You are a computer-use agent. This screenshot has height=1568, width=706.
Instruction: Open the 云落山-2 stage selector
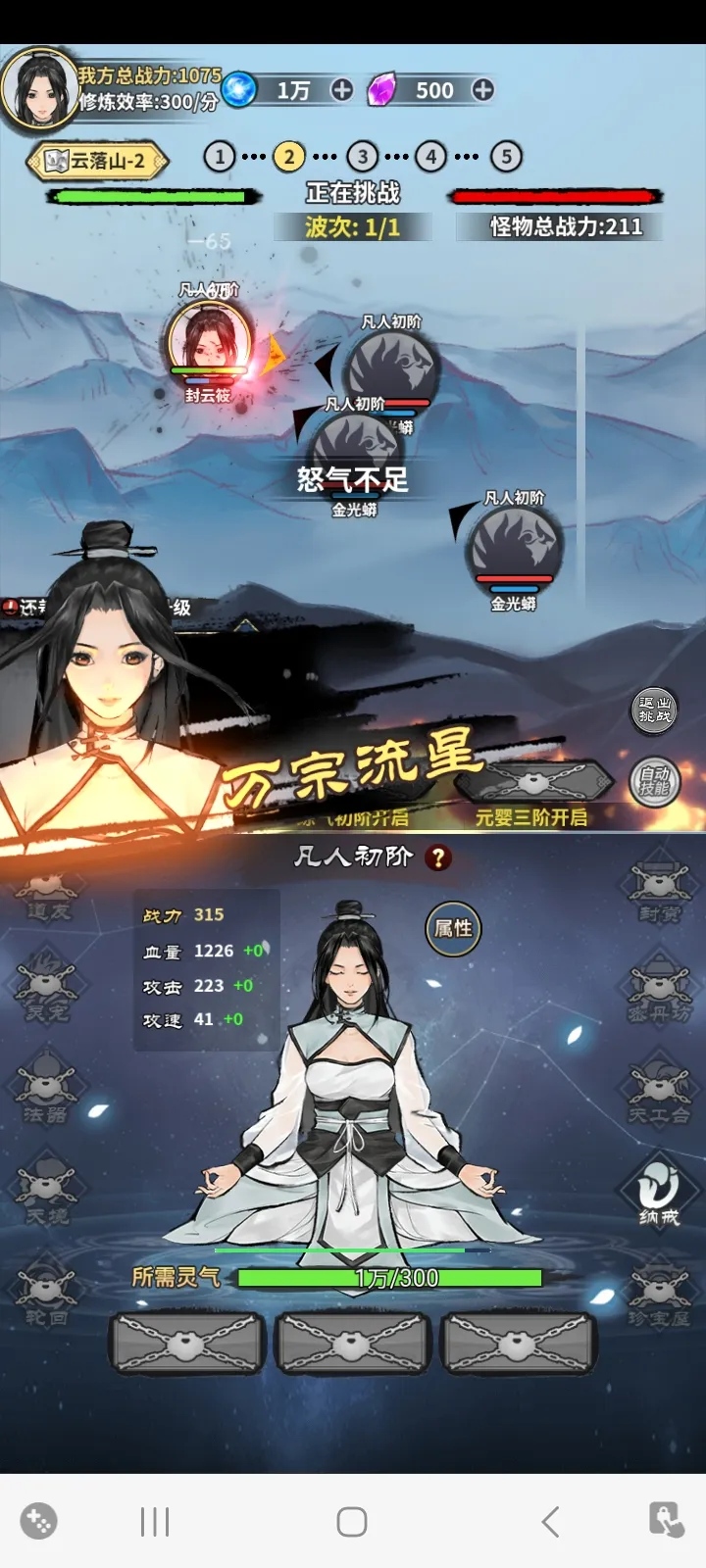pos(98,161)
